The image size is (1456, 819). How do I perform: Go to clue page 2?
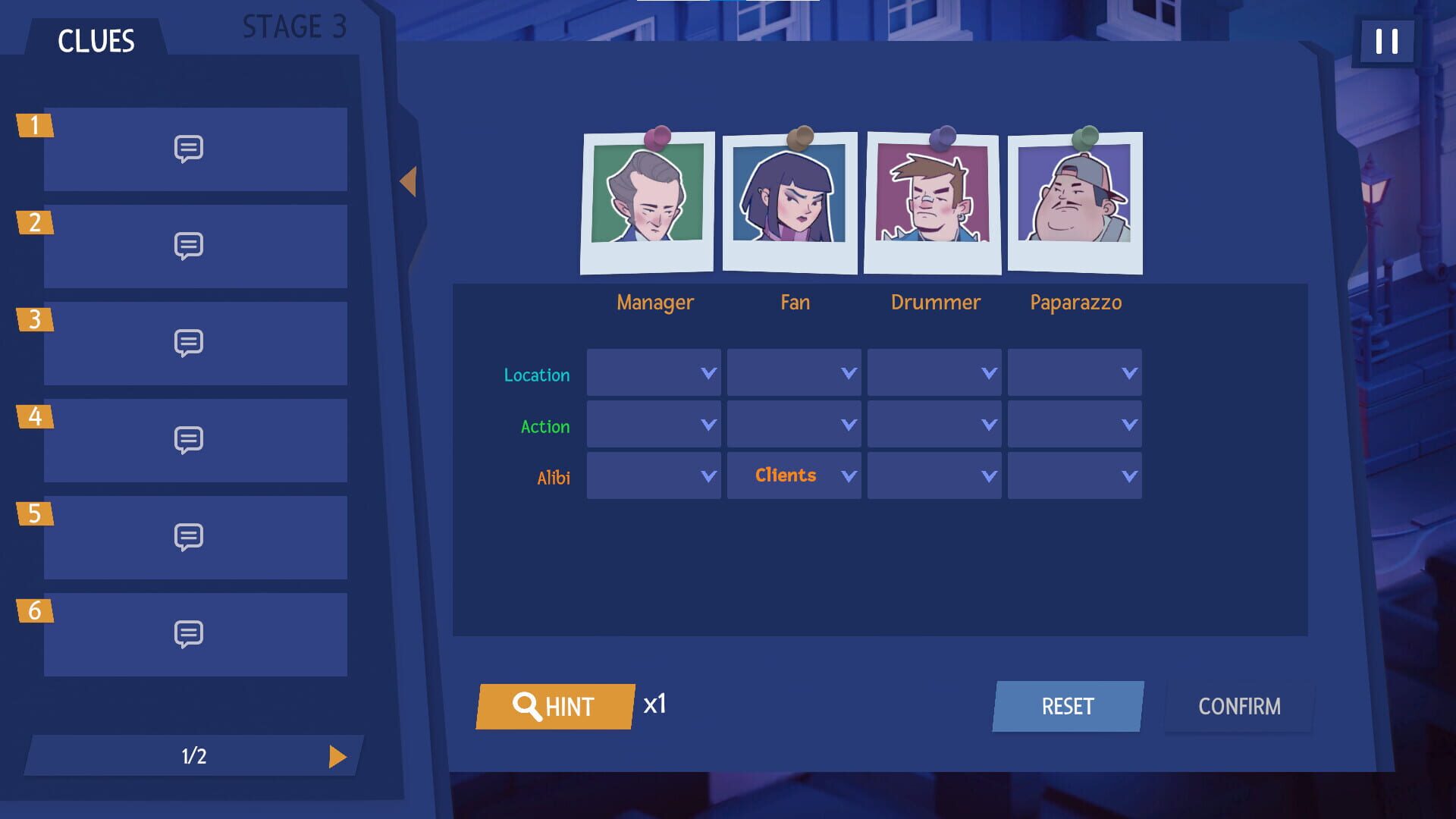[338, 755]
